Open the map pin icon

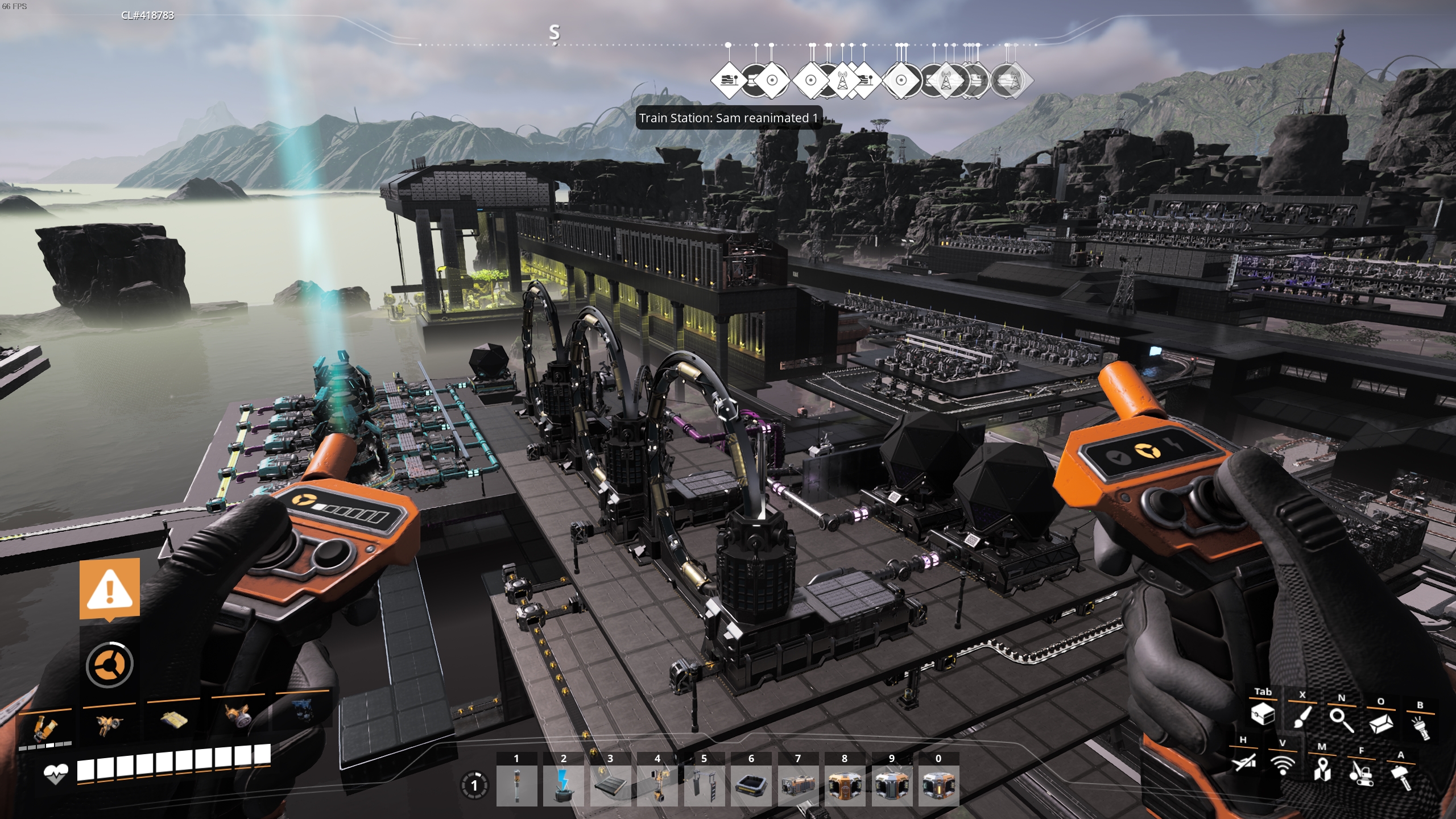1322,770
